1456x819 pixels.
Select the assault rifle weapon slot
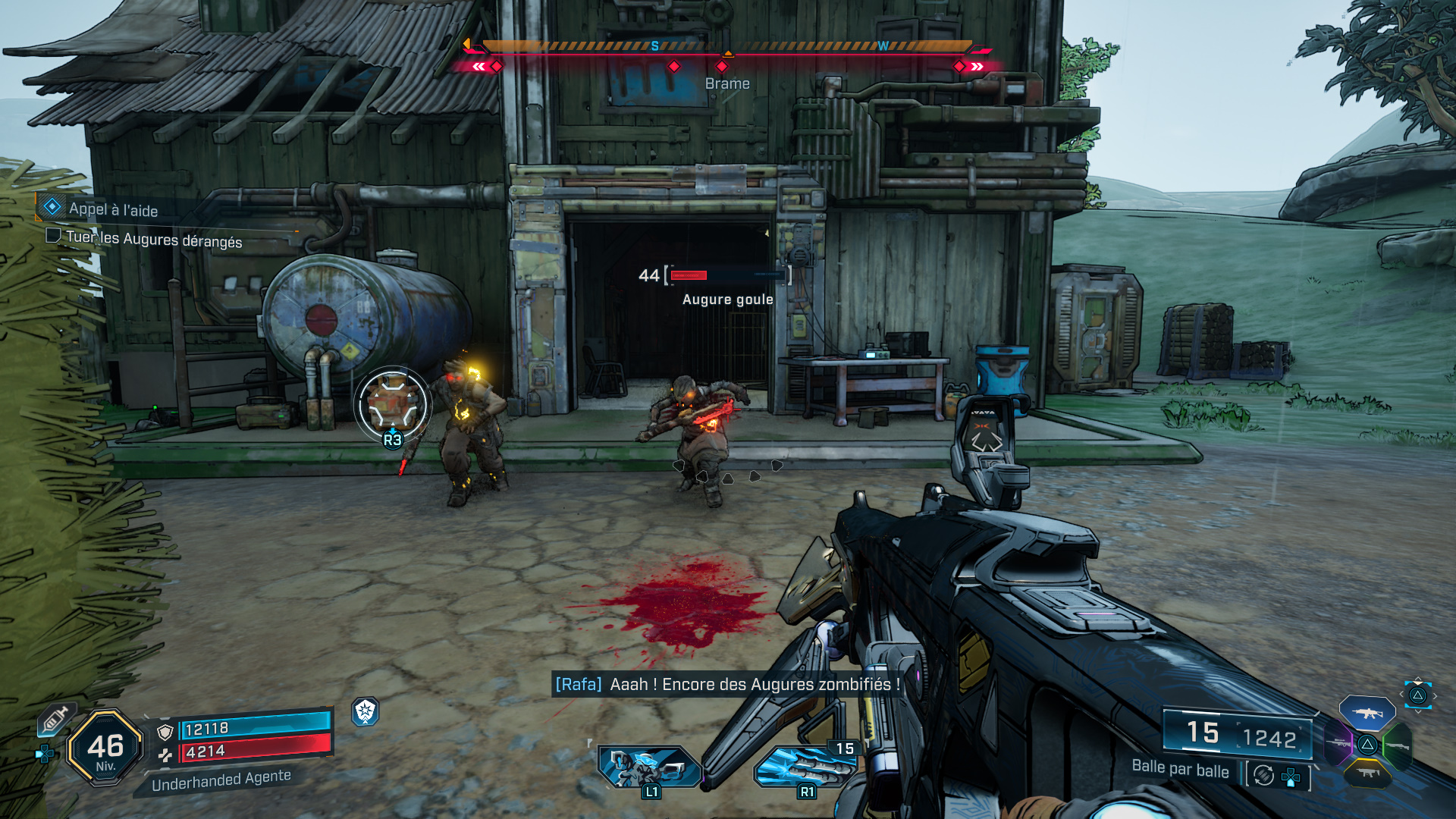[x=1367, y=713]
